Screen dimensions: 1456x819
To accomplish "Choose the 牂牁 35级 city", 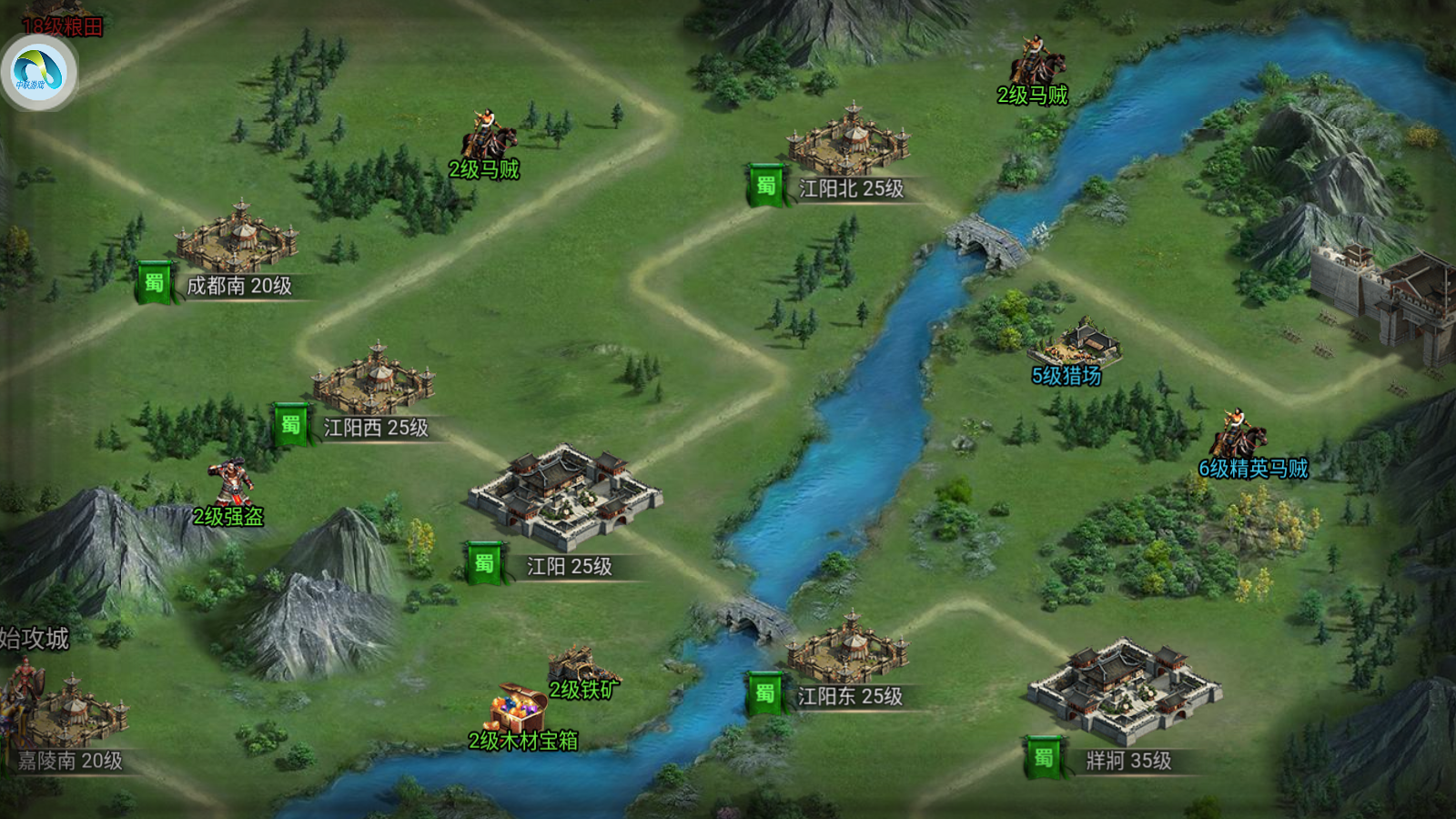I will (x=1125, y=689).
